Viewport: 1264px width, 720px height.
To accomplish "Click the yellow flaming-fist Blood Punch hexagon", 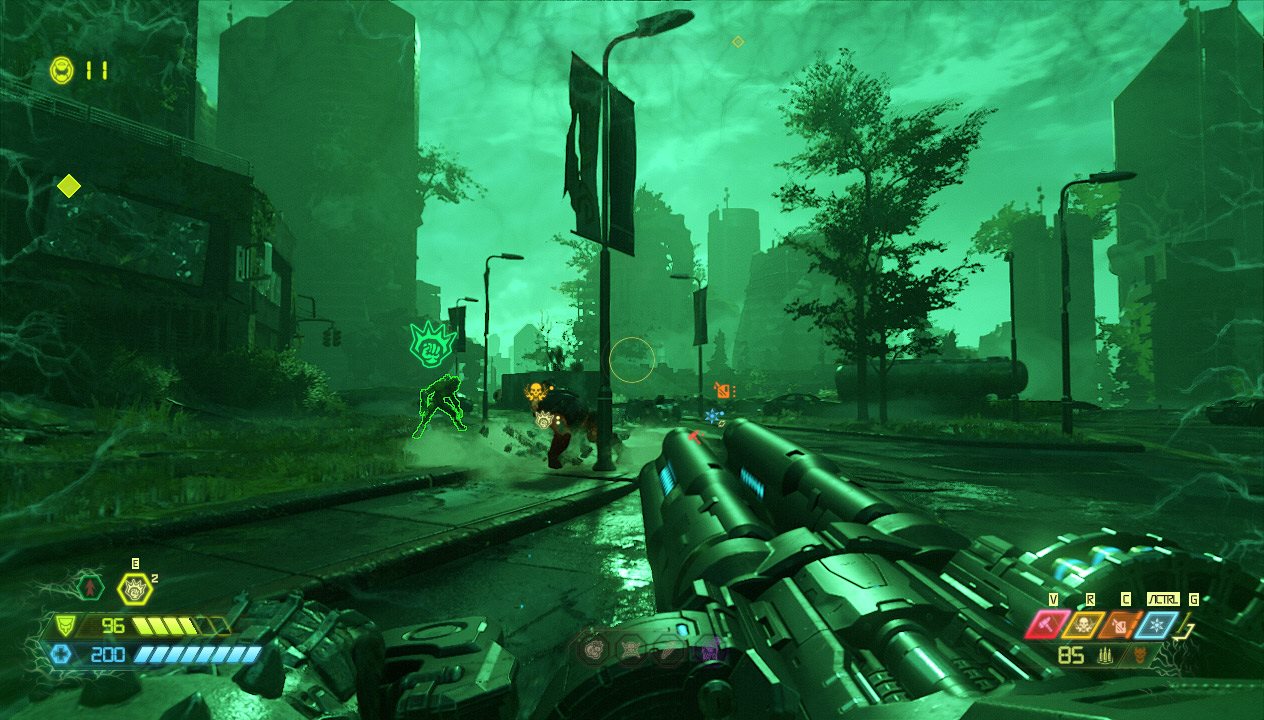I will (133, 588).
